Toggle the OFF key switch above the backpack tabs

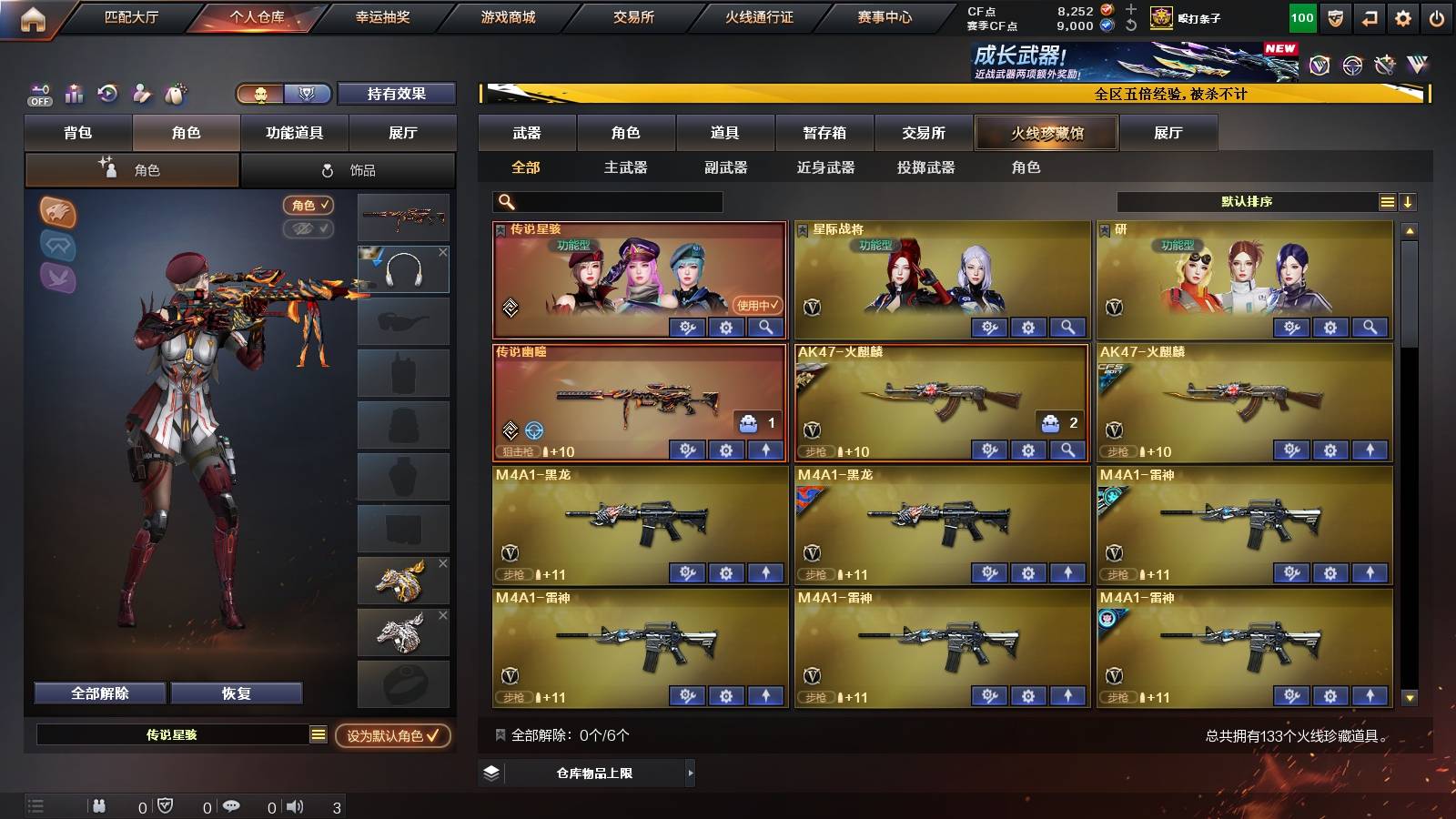coord(38,93)
